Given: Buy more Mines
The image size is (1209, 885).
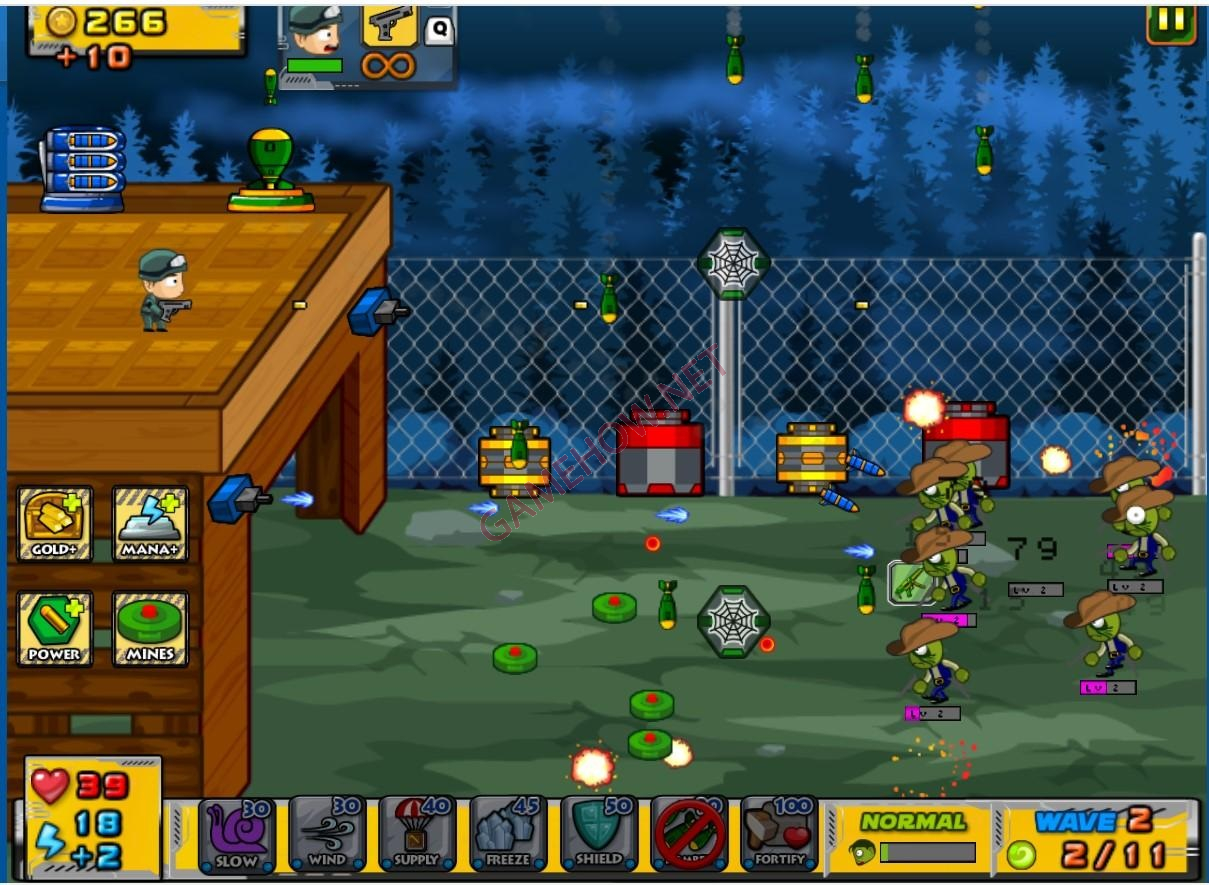Looking at the screenshot, I should click(x=150, y=628).
